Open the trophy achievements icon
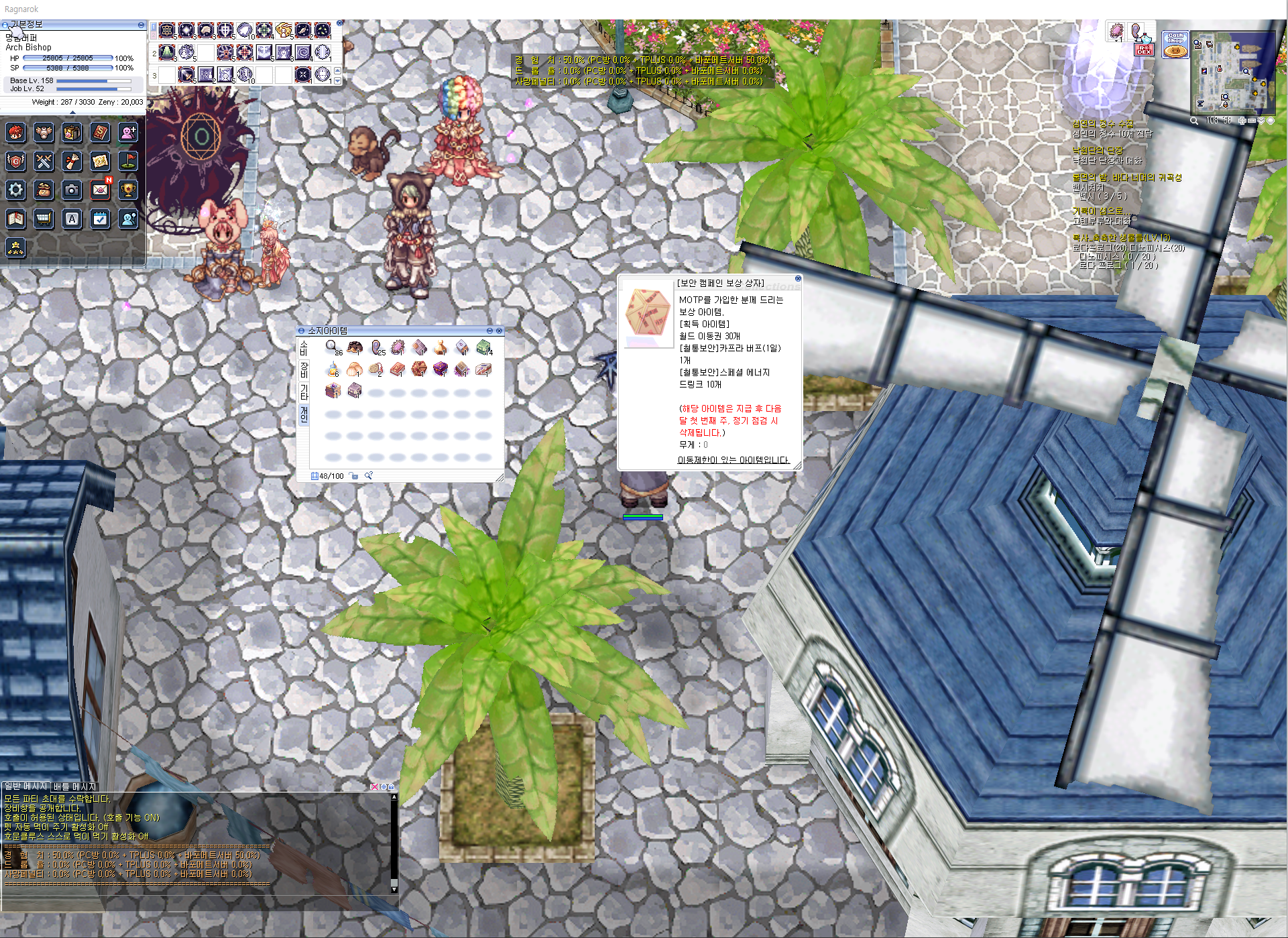Image resolution: width=1288 pixels, height=938 pixels. pos(128,190)
